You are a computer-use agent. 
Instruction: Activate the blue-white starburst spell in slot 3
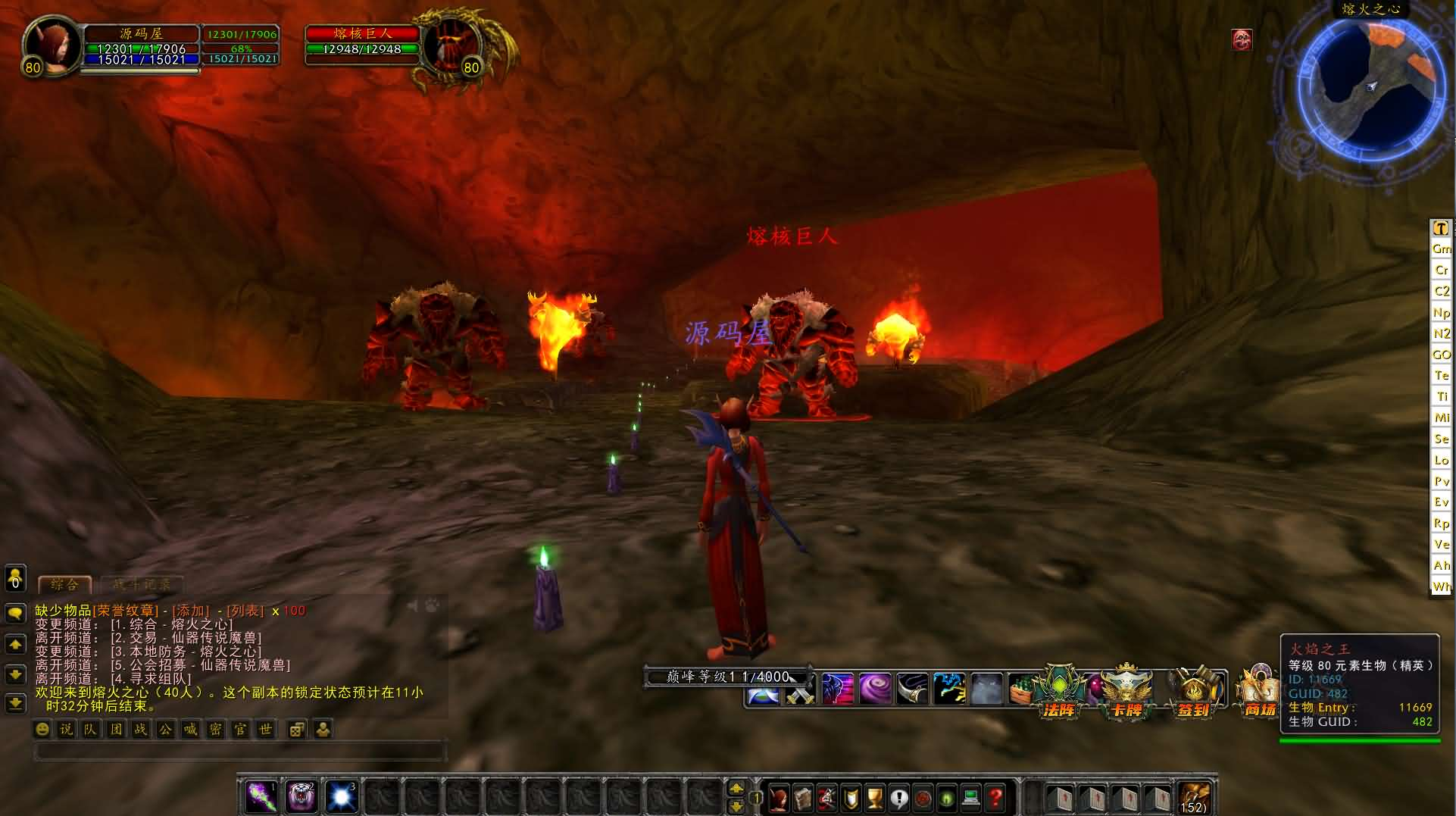coord(341,797)
